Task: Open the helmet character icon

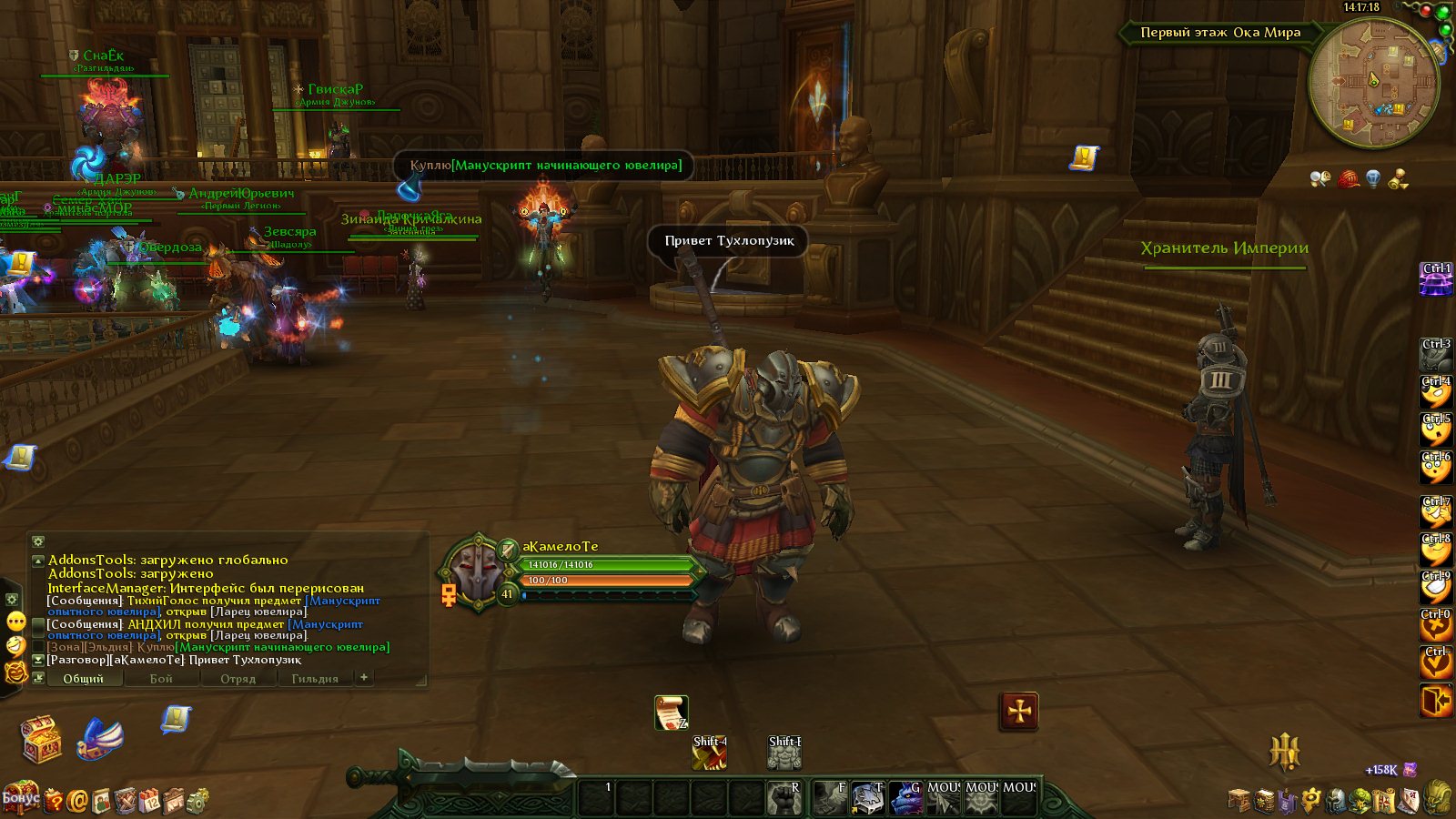Action: pos(1336,801)
